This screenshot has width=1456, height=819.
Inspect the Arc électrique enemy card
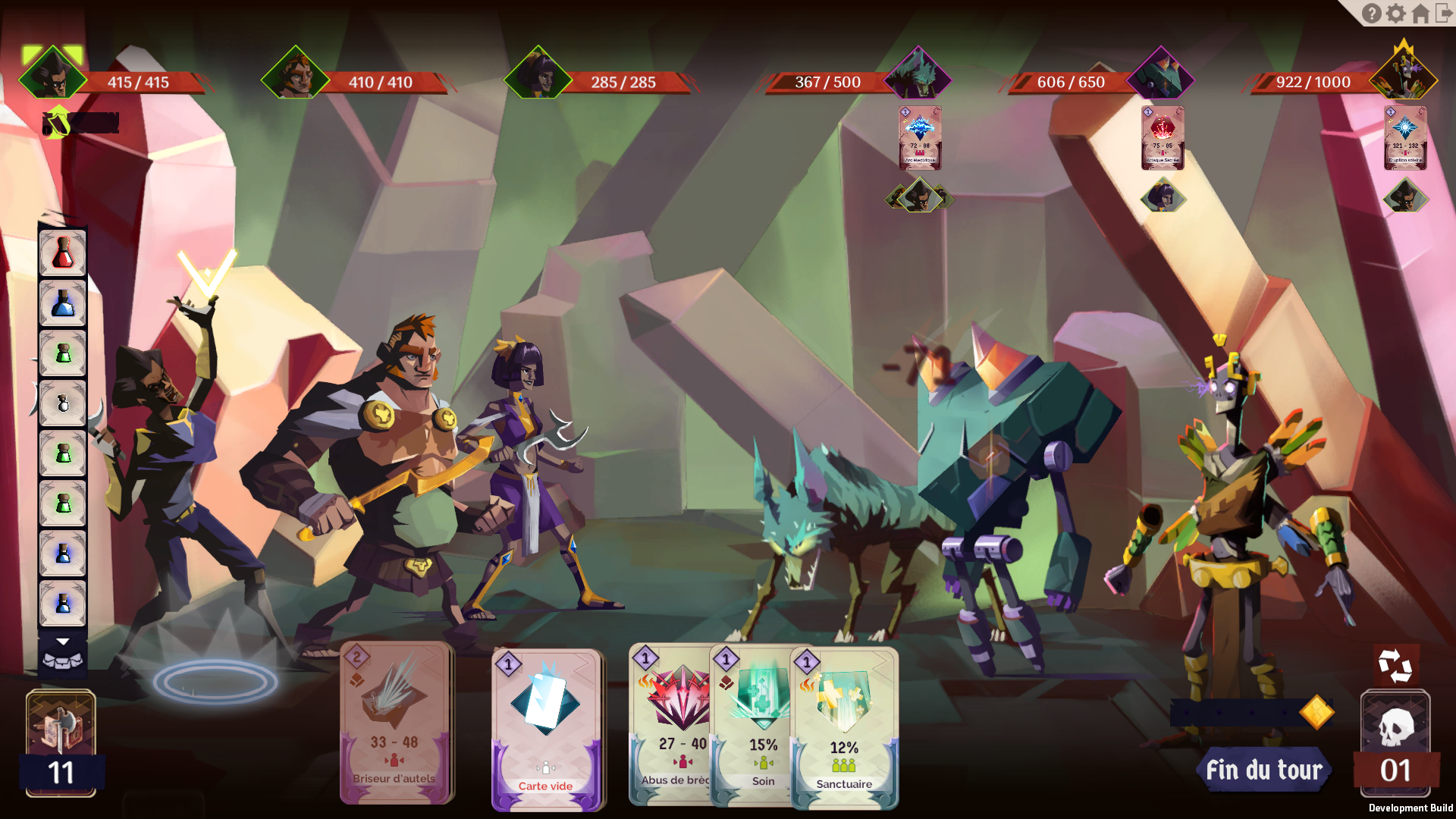920,137
